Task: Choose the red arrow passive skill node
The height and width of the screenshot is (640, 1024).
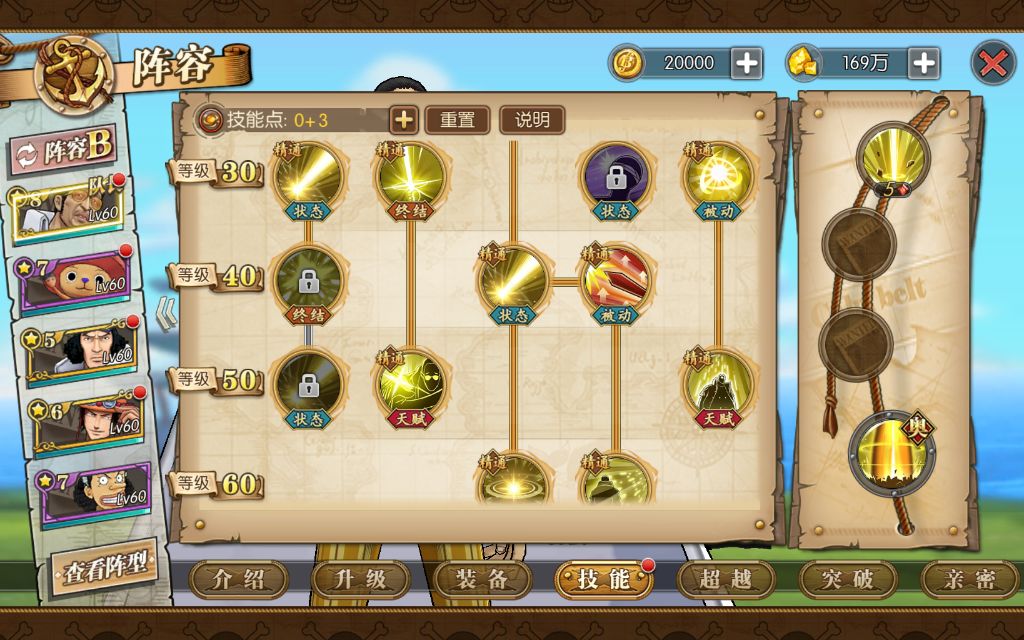Action: 615,279
